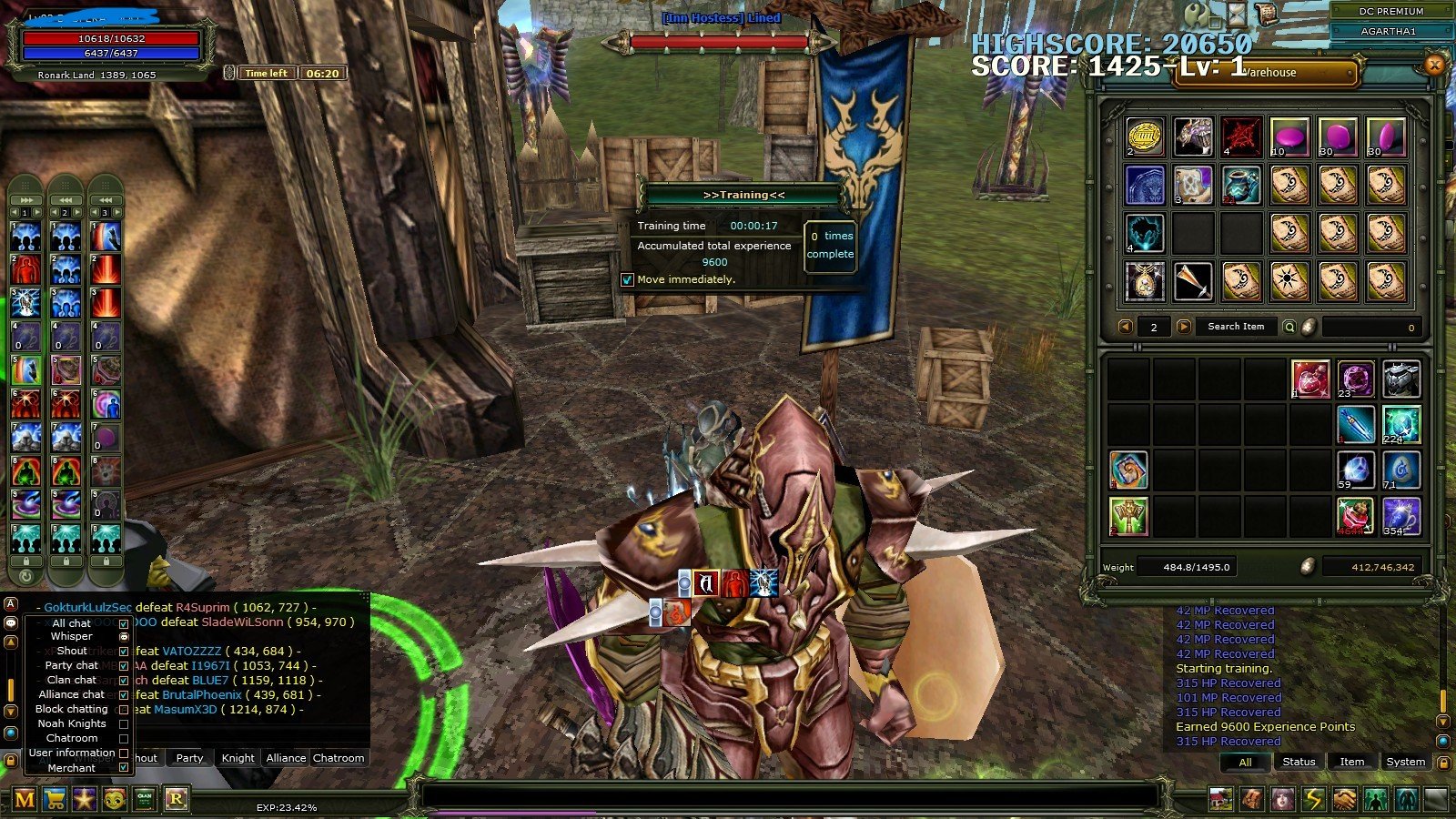The width and height of the screenshot is (1456, 819).
Task: Go to the next warehouse page
Action: coord(1183,327)
